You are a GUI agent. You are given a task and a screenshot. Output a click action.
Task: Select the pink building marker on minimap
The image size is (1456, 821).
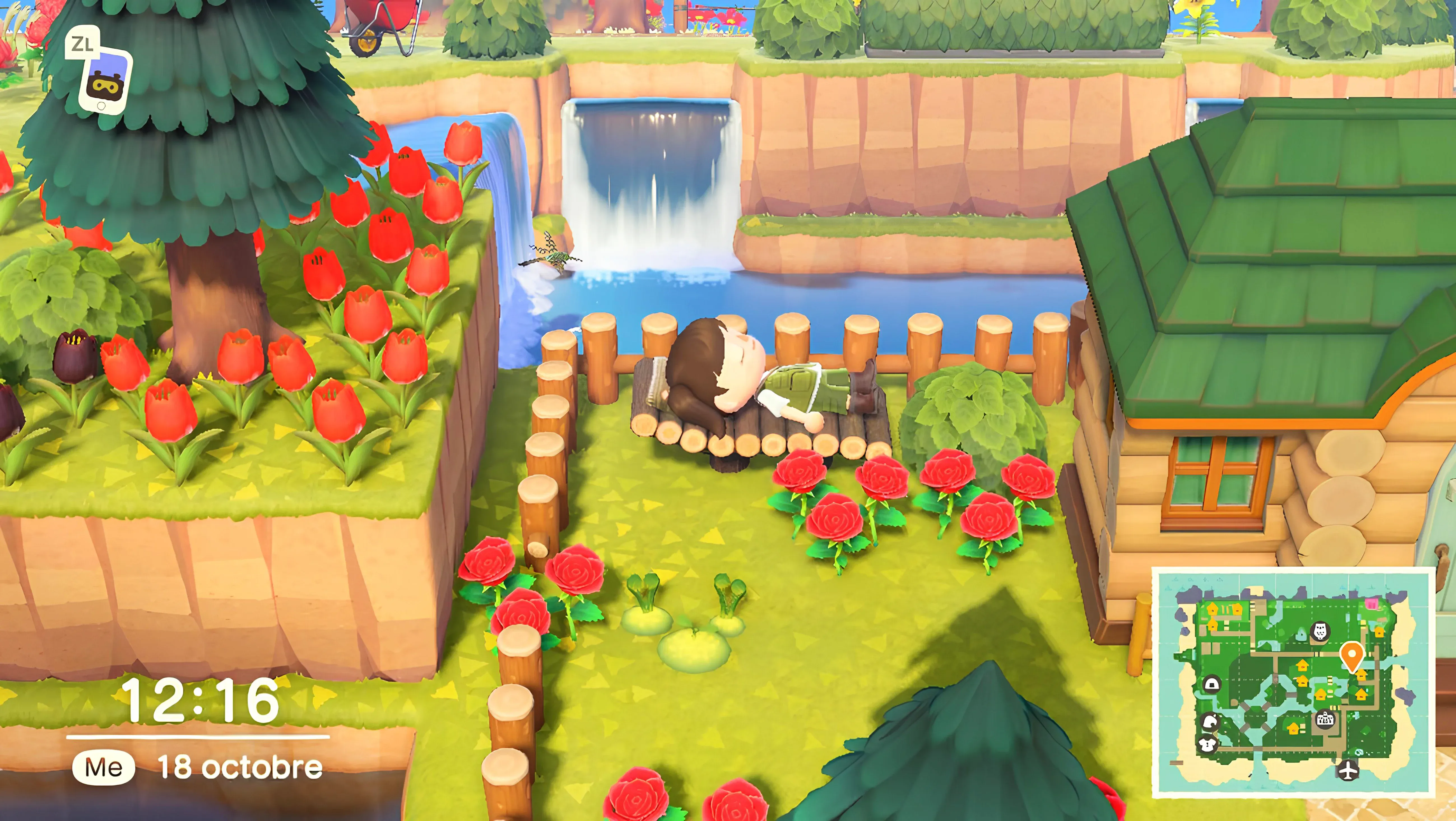pyautogui.click(x=1372, y=604)
